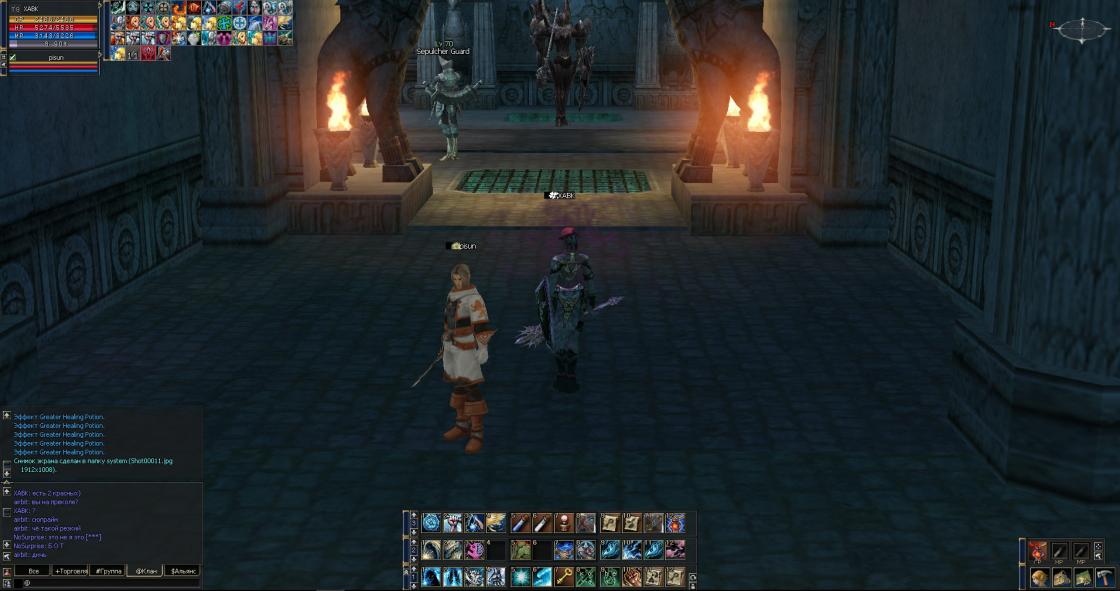Activate the glowing white burst skill
This screenshot has height=591, width=1120.
tap(520, 577)
